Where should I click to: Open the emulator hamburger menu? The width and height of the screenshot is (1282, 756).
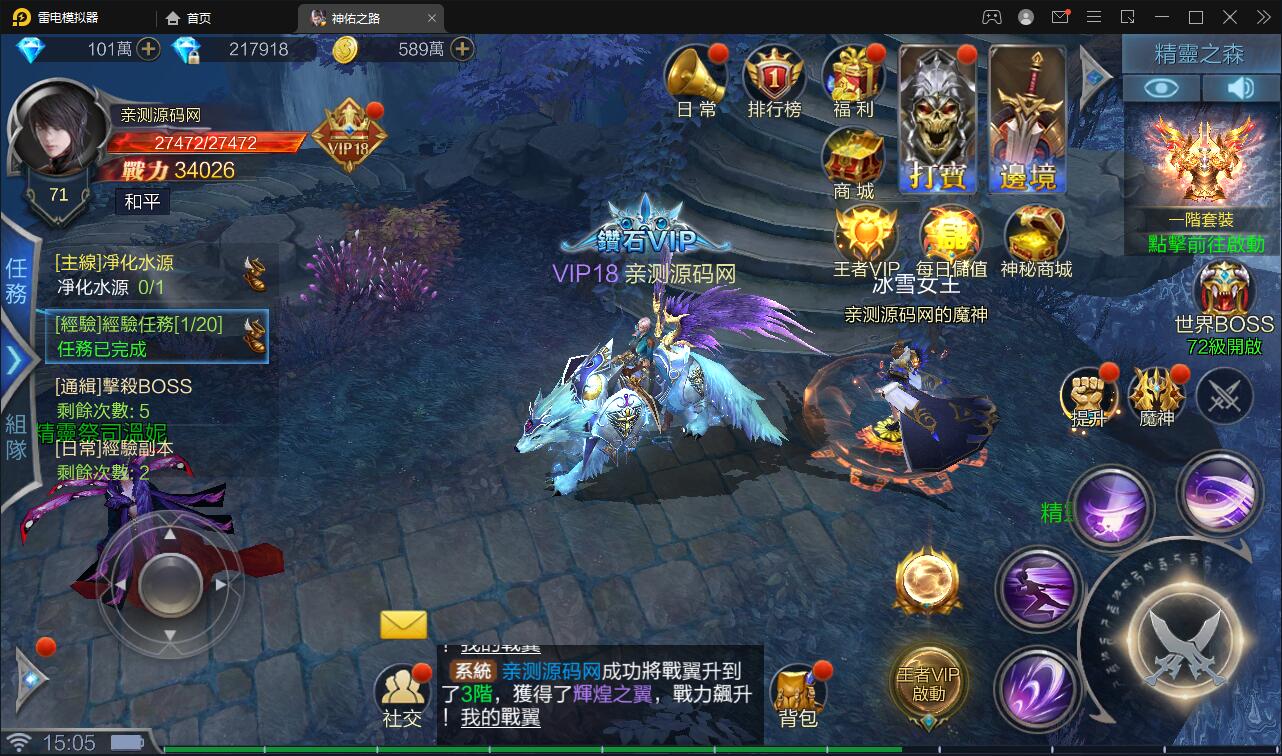click(x=1094, y=17)
